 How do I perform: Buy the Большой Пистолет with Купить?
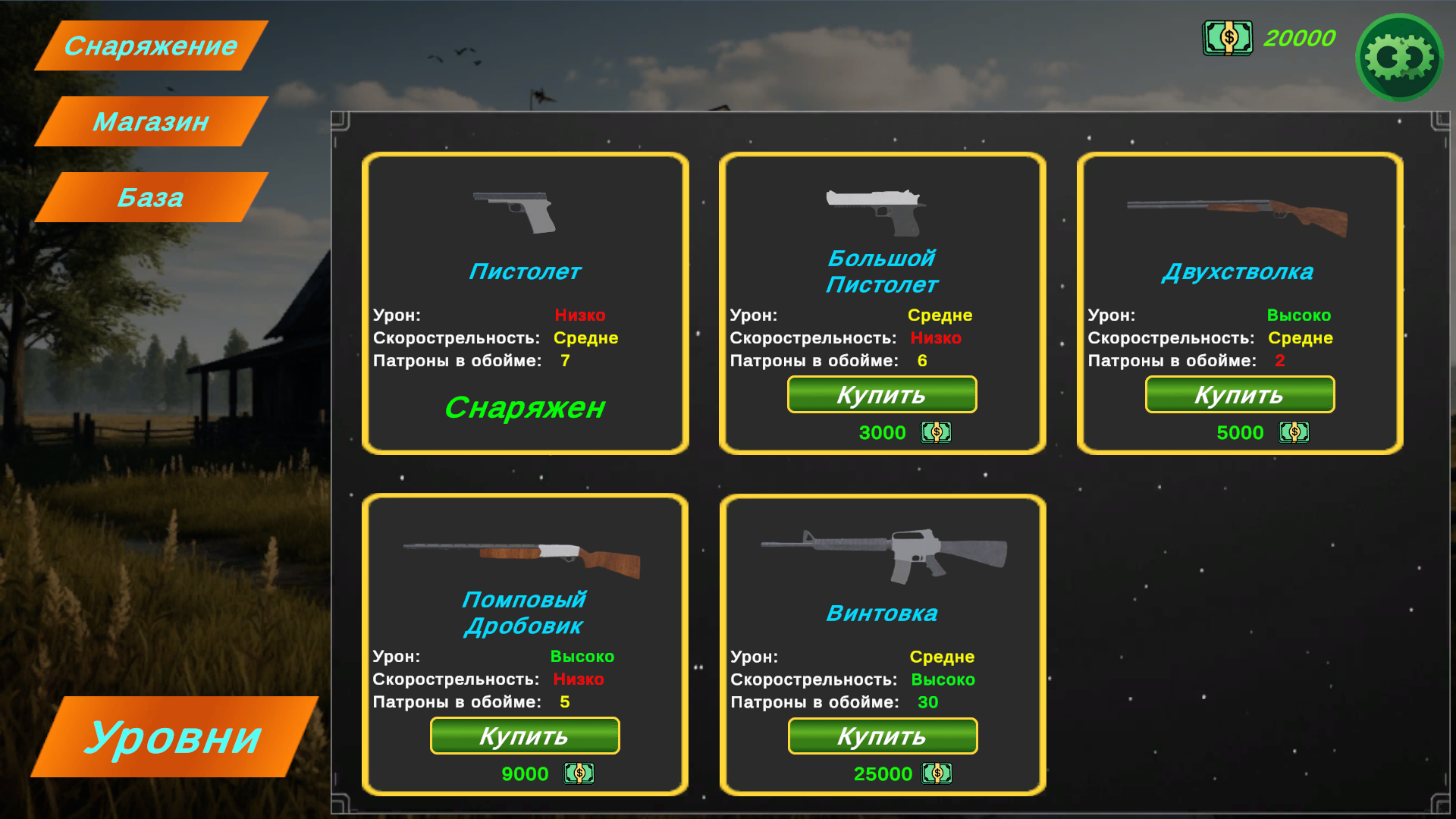(882, 394)
